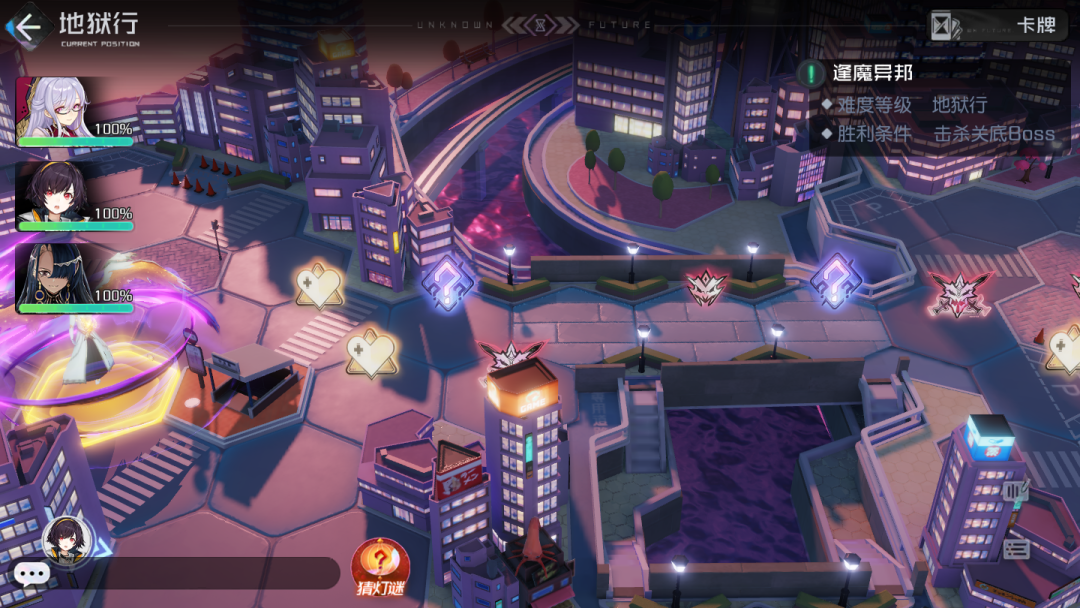Open the 逢魔异邦 objective tracker
The image size is (1080, 608).
coord(872,73)
